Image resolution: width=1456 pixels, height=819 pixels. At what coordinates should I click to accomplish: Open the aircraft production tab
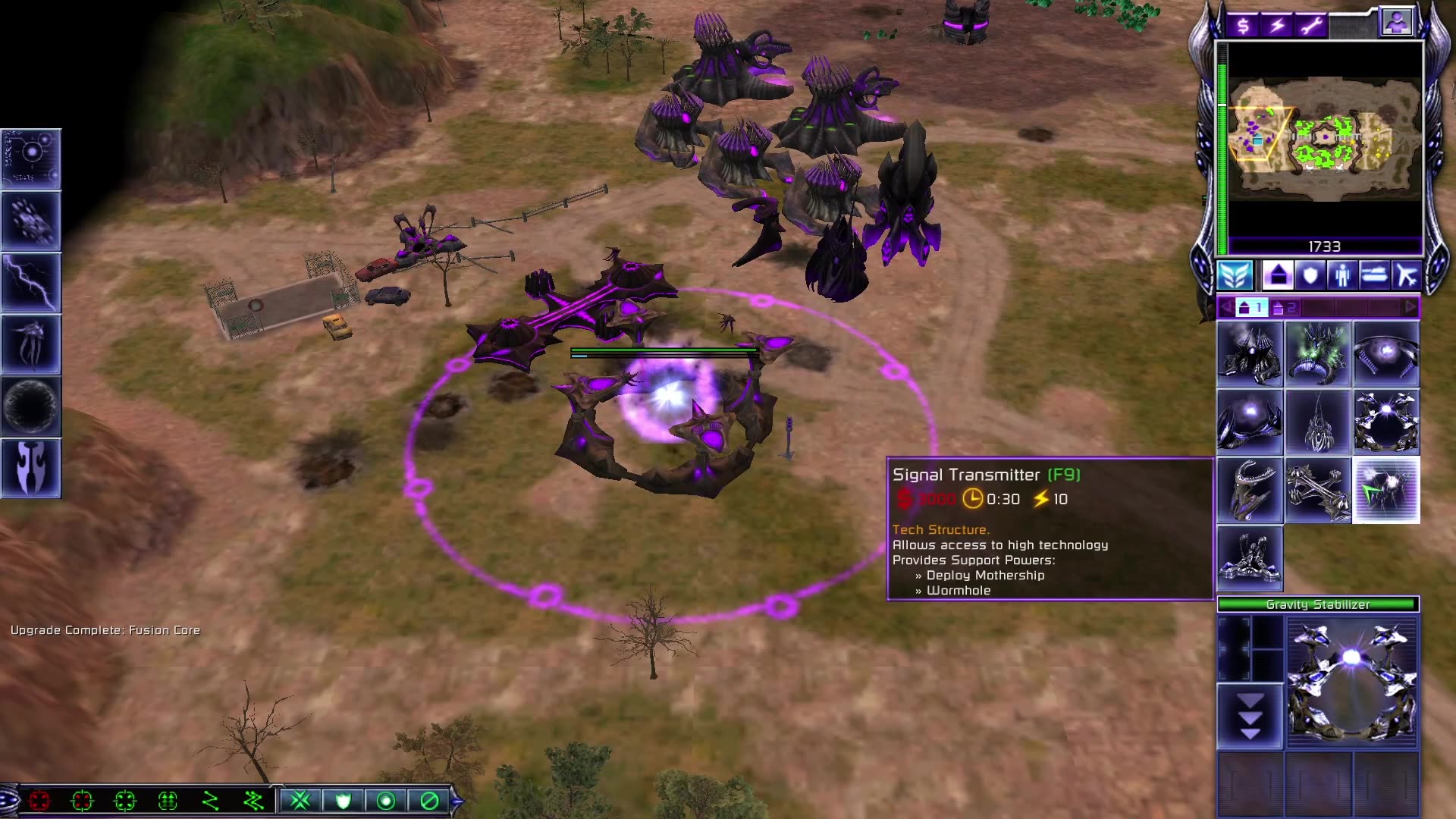1407,276
